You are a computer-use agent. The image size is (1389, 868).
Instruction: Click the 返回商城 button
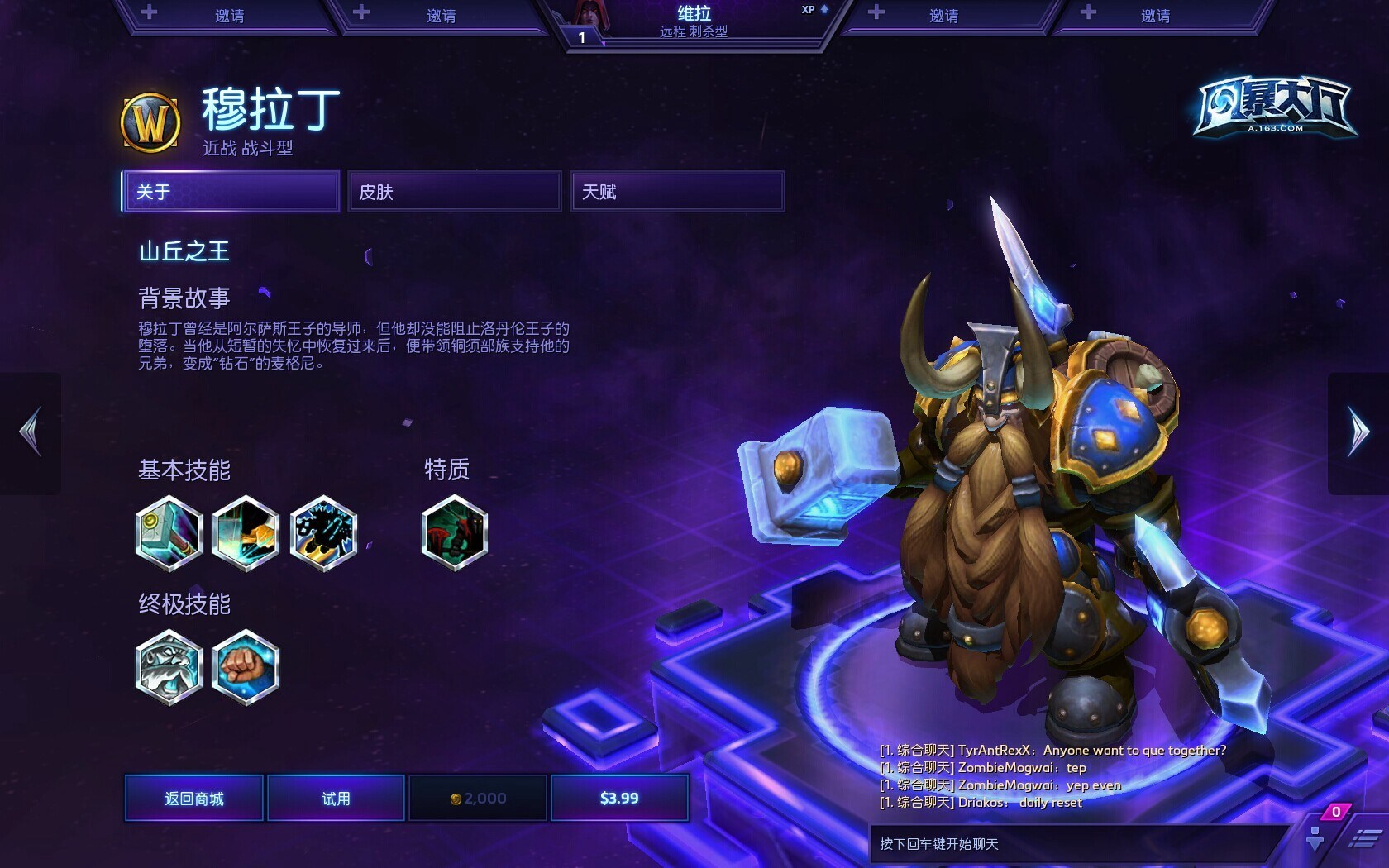click(194, 798)
